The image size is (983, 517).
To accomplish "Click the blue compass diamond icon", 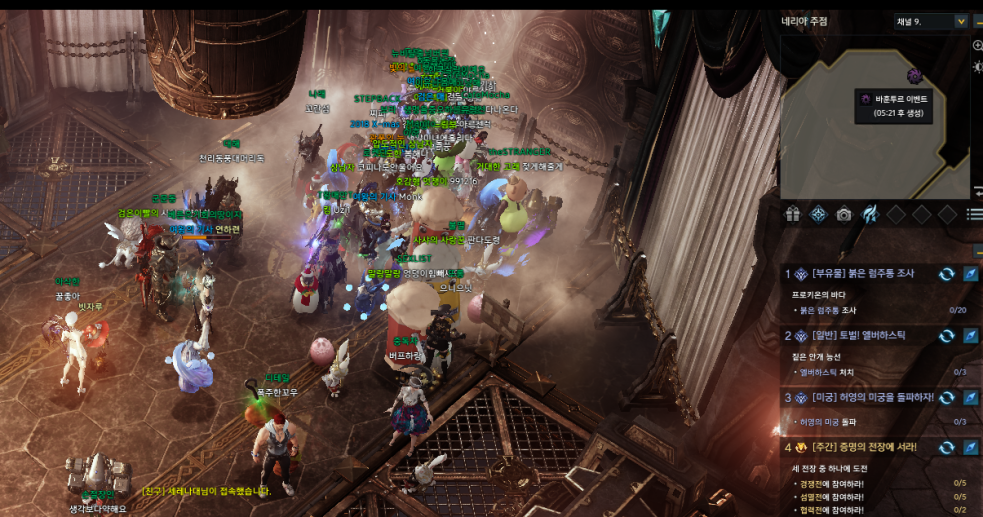I will click(x=818, y=214).
